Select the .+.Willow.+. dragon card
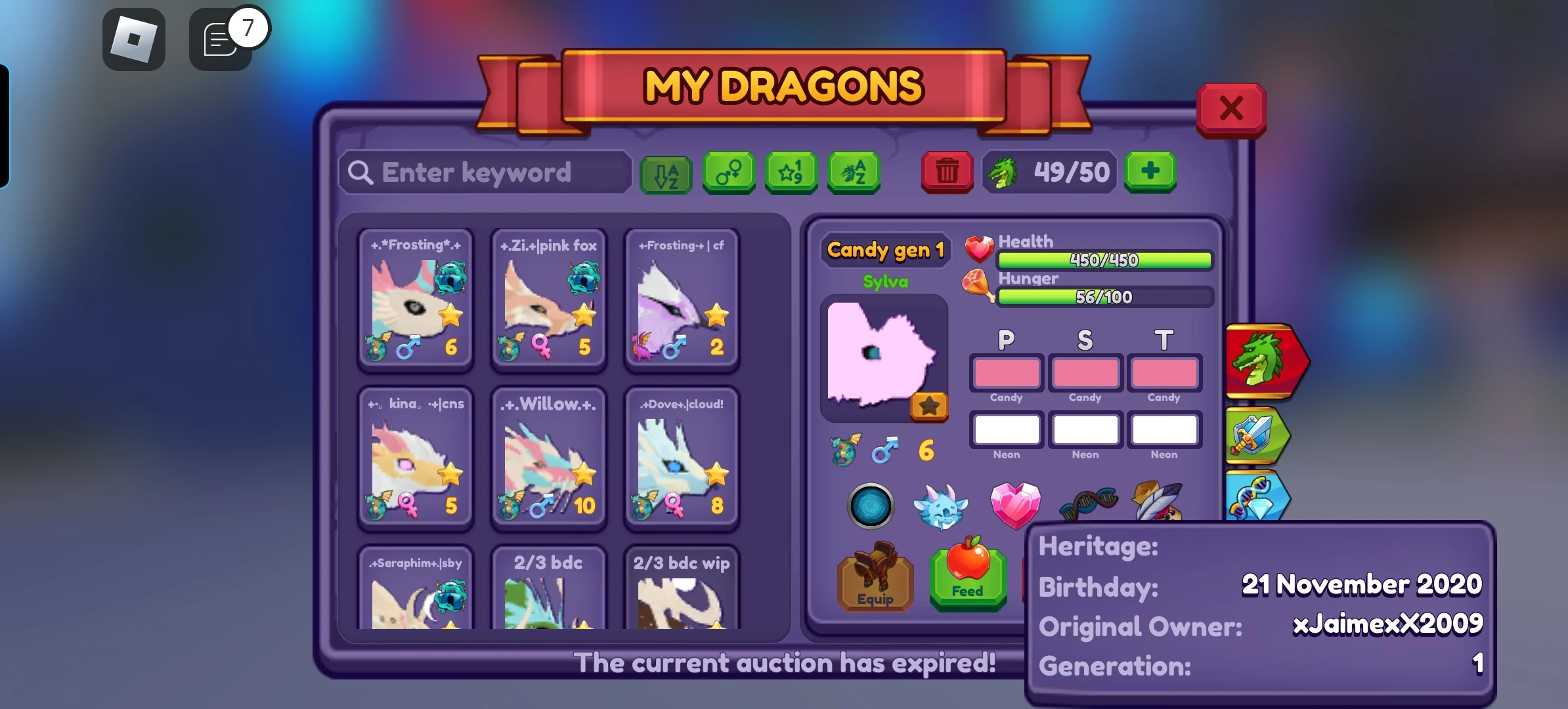1568x709 pixels. tap(548, 458)
